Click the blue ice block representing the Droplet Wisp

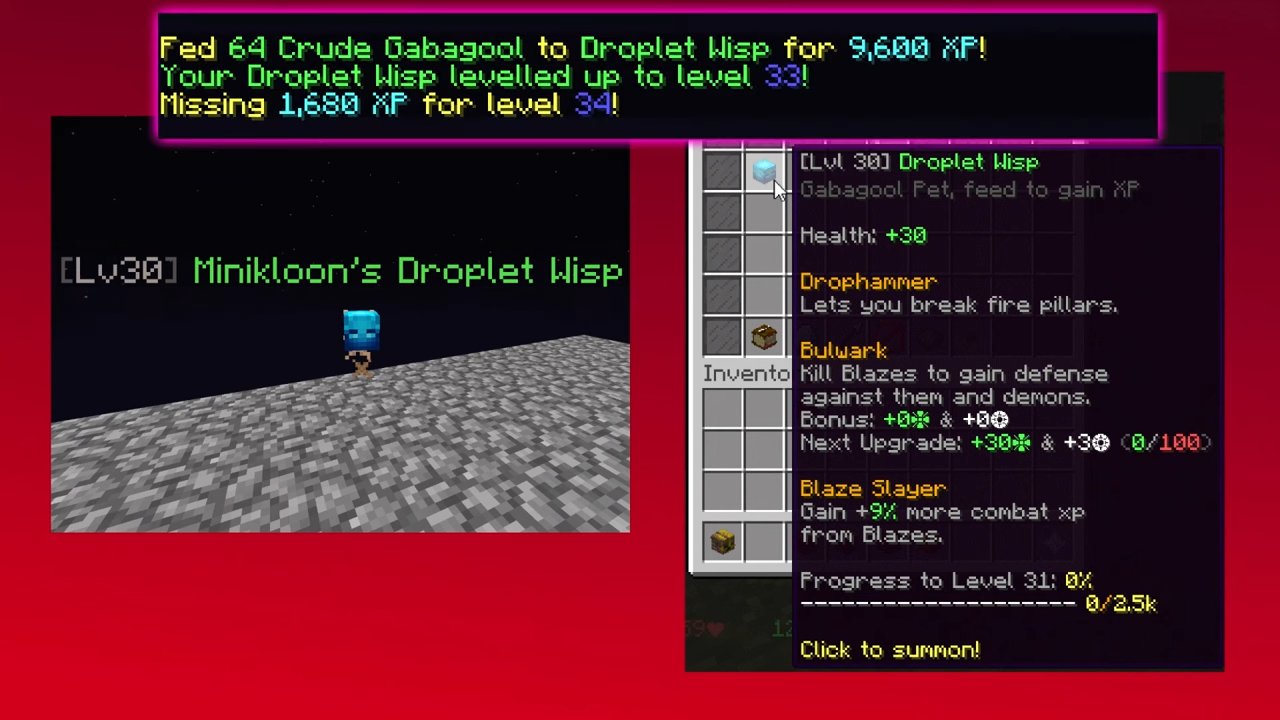[x=764, y=172]
